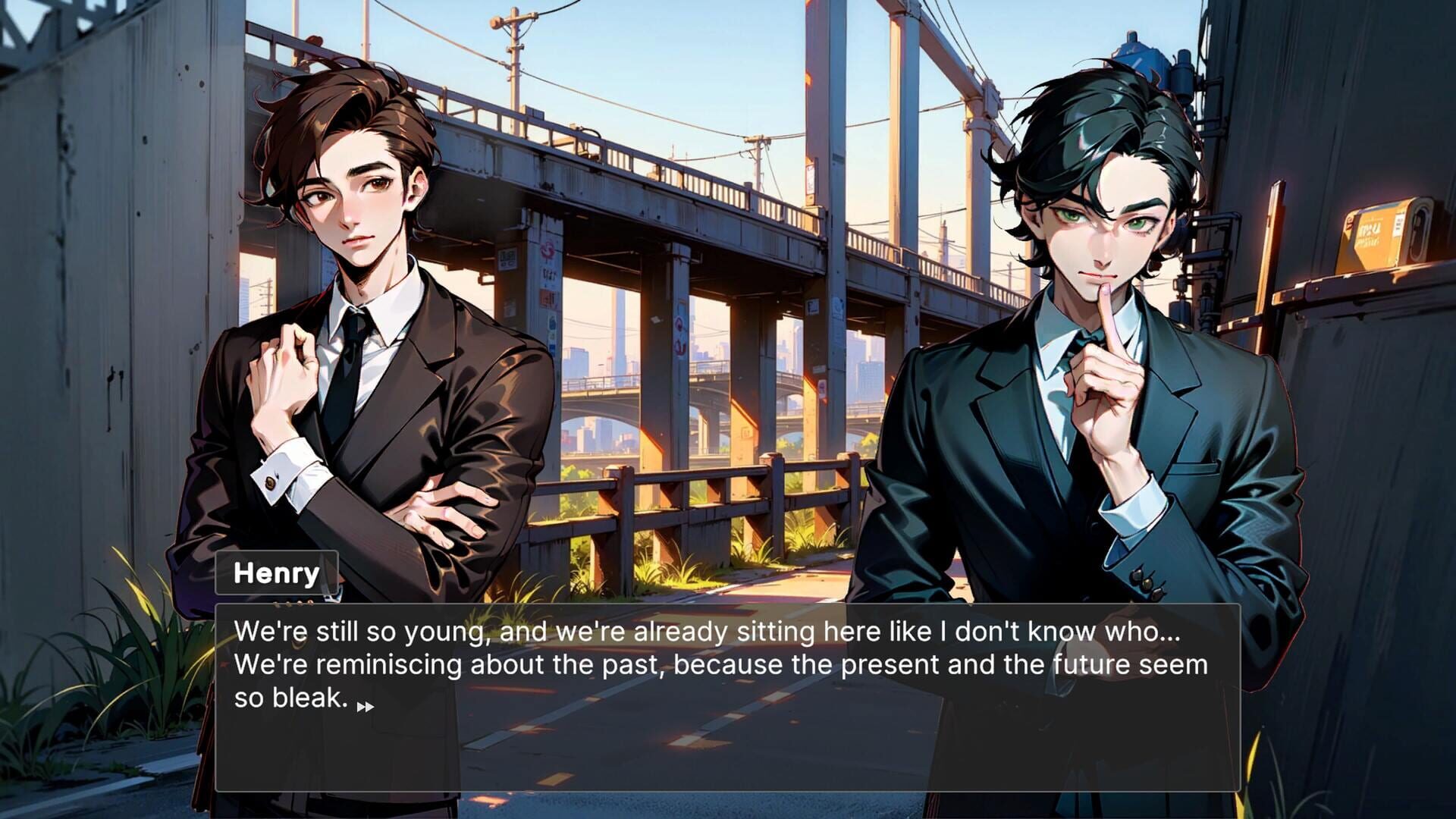
Task: Click the barcode label on the orange box
Action: tap(1399, 224)
